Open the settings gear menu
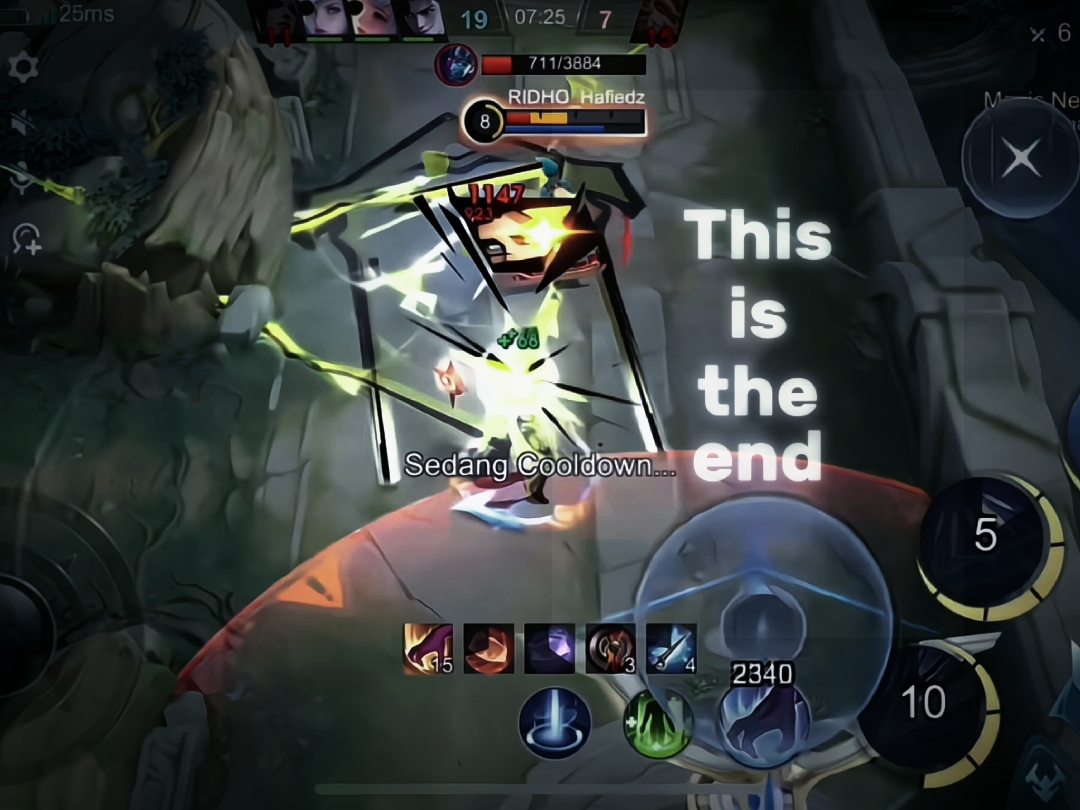Screen dimensions: 1080x810 click(x=22, y=68)
